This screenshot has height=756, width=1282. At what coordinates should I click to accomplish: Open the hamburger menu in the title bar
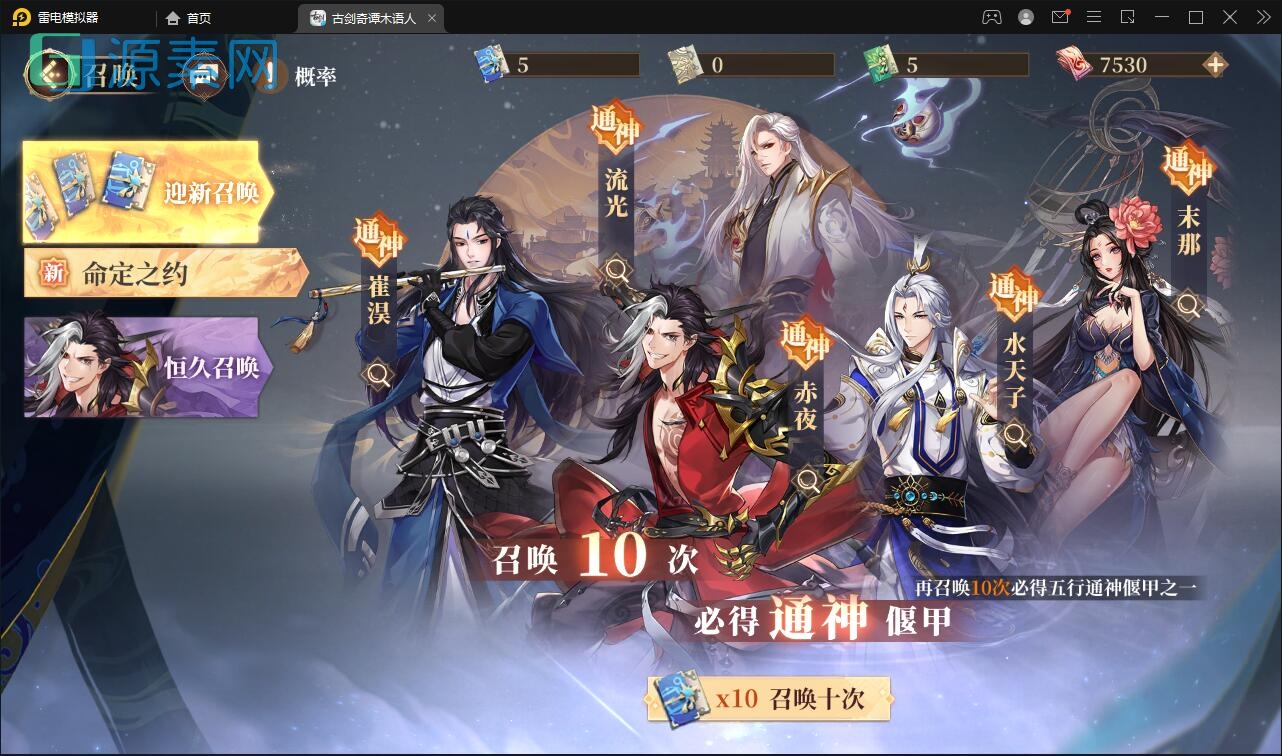click(x=1094, y=17)
